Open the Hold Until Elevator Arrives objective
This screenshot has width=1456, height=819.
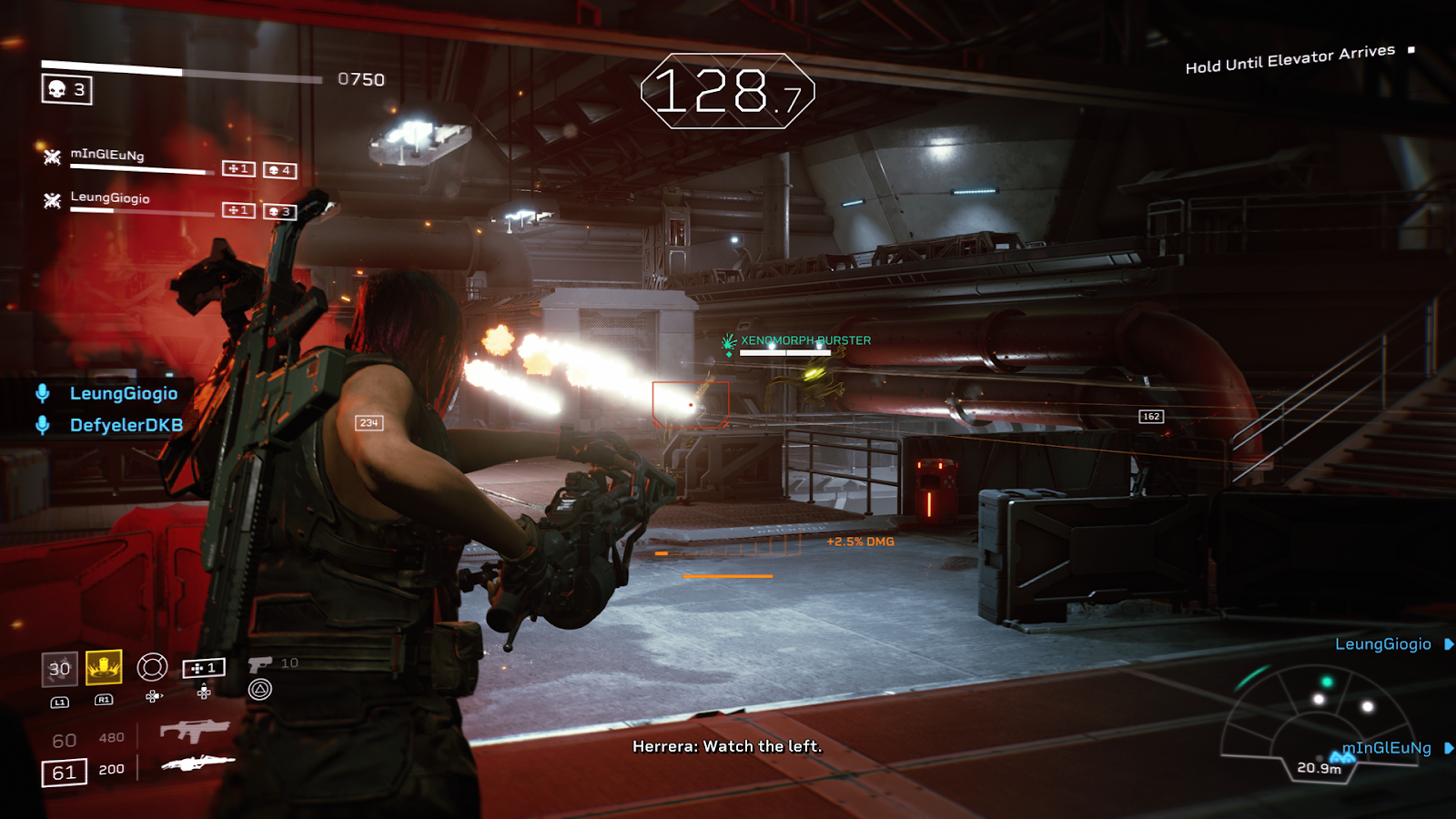click(x=1289, y=59)
